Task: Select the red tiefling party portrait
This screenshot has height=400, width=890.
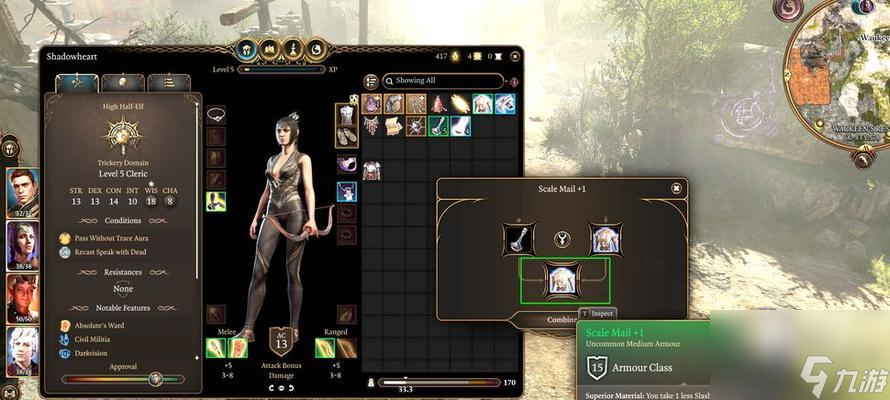Action: point(22,300)
